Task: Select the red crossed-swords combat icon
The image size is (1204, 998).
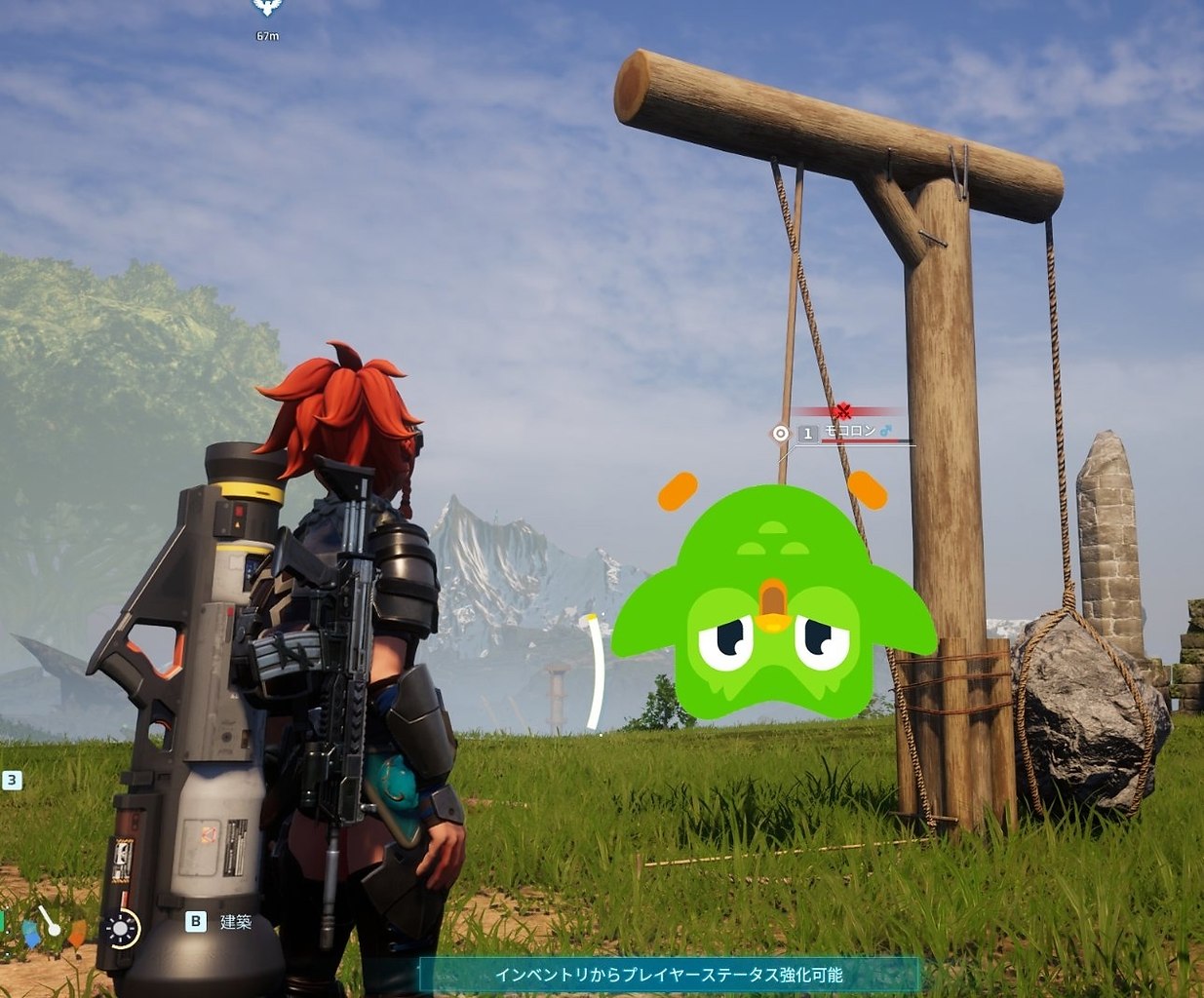Action: click(842, 411)
